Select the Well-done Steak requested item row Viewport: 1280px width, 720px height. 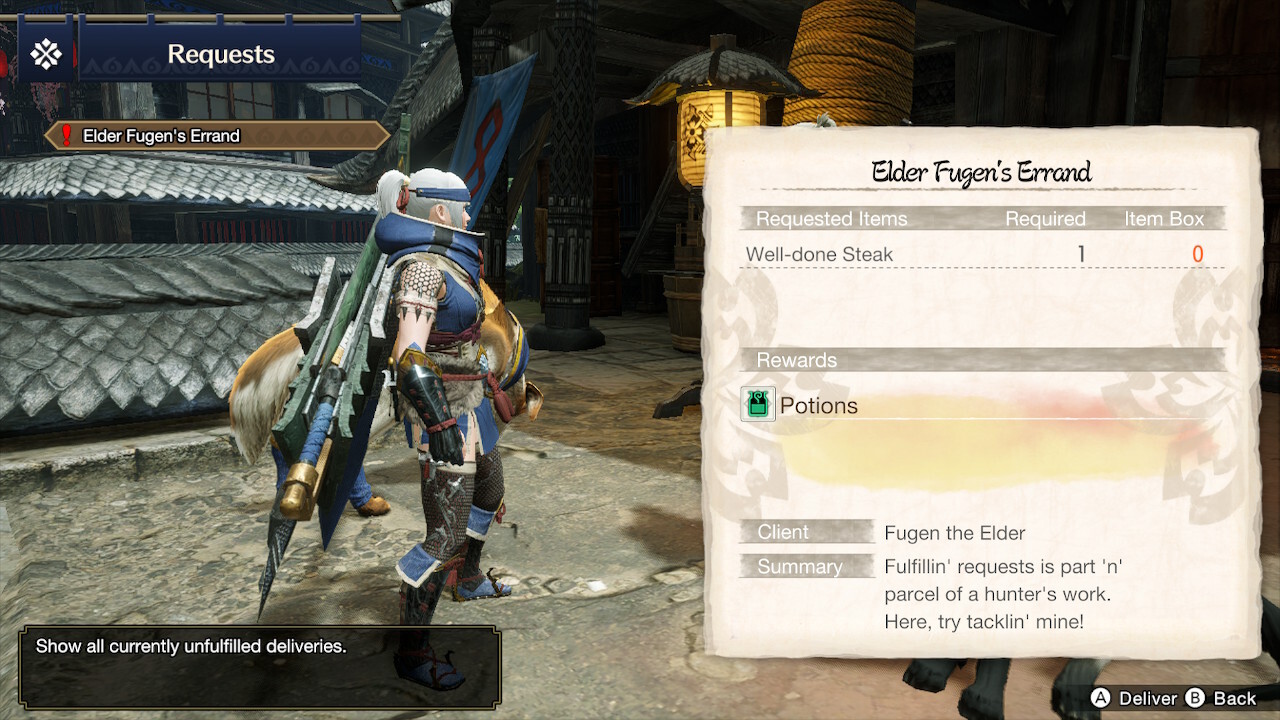[980, 255]
